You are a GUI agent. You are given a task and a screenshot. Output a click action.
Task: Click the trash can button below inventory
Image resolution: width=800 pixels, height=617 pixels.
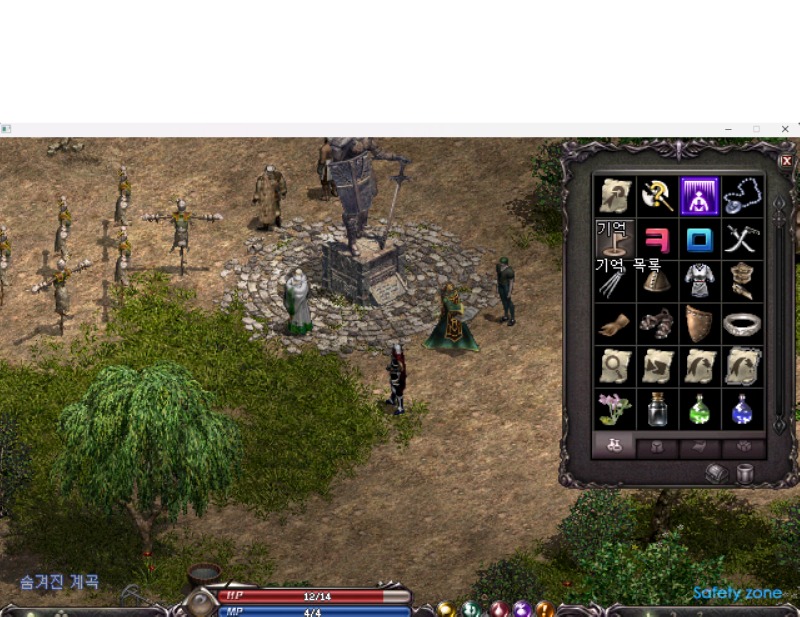744,474
